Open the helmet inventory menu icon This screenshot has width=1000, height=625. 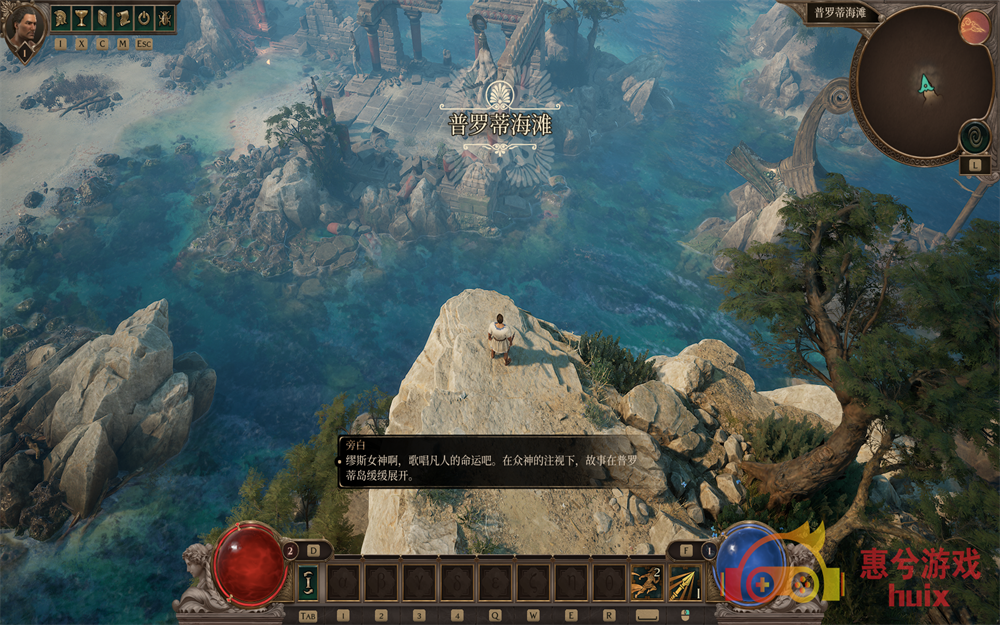(x=61, y=18)
